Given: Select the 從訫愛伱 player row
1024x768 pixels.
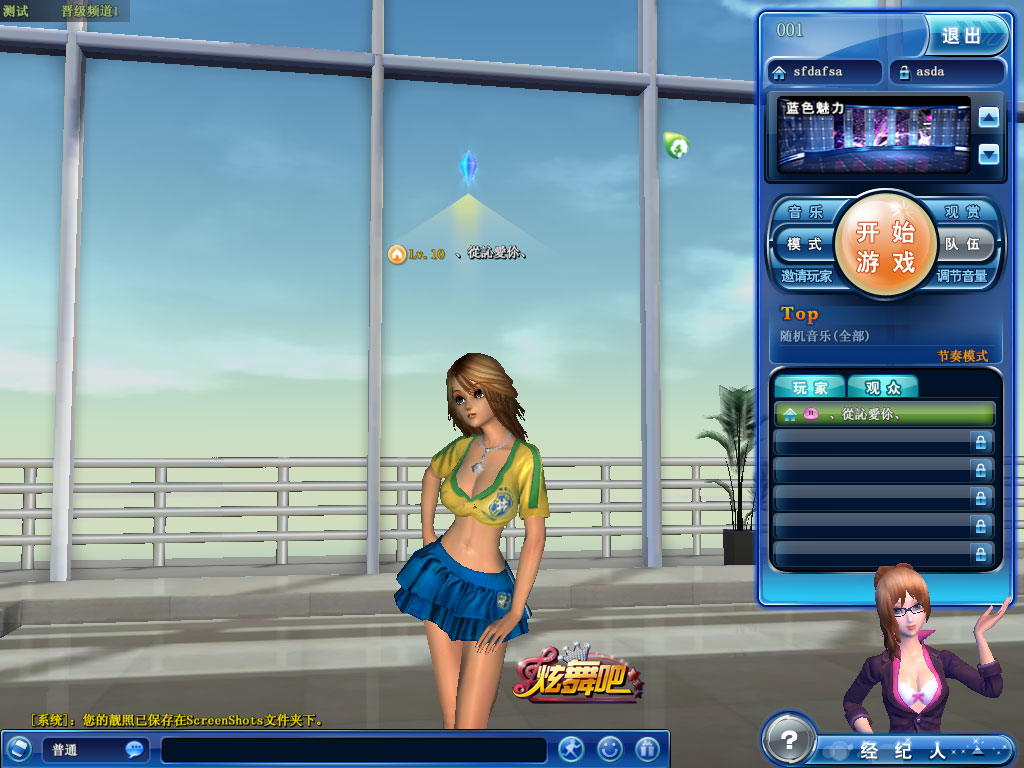Looking at the screenshot, I should coord(884,414).
